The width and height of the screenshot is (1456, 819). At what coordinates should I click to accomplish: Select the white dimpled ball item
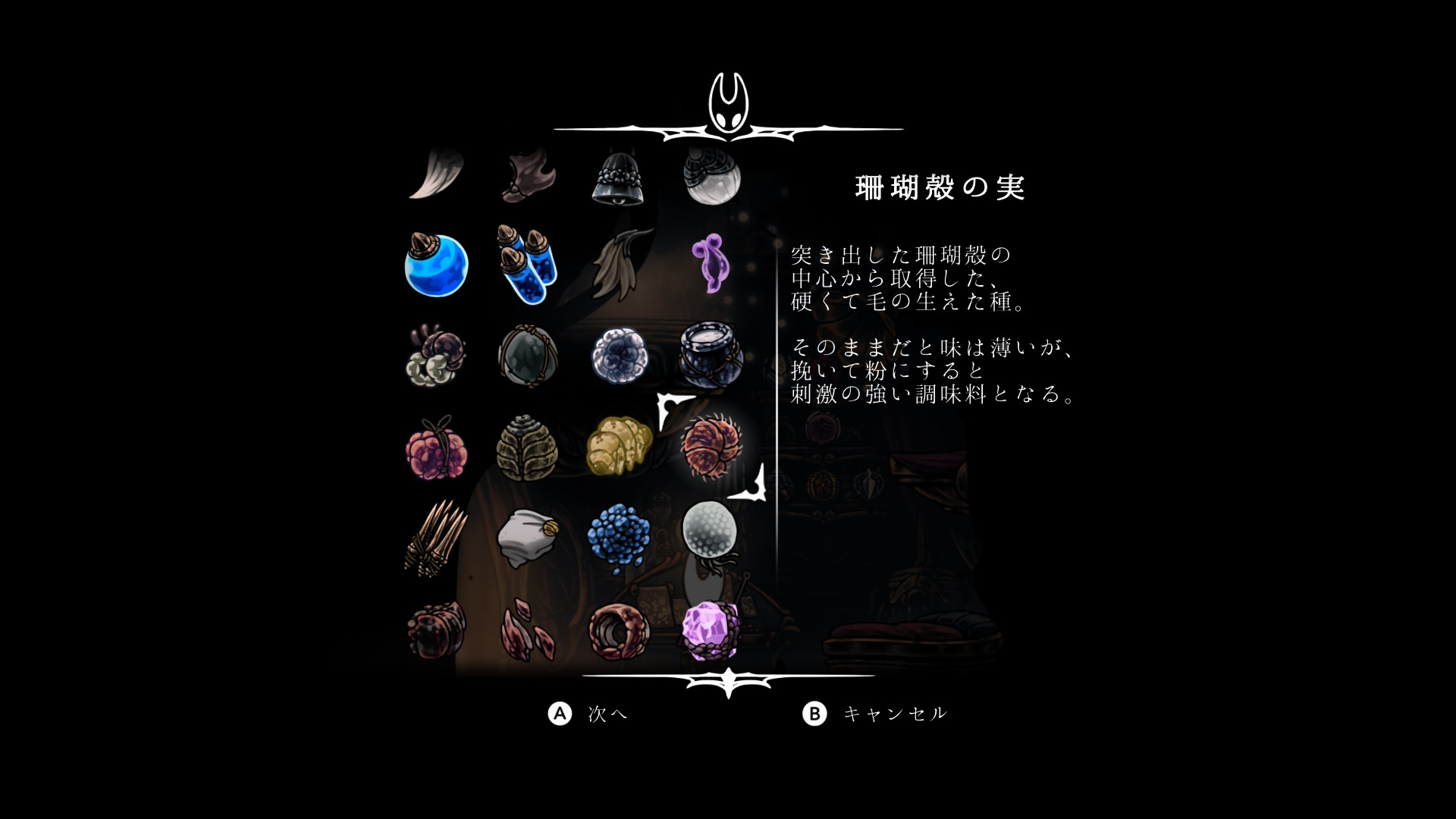coord(710,531)
